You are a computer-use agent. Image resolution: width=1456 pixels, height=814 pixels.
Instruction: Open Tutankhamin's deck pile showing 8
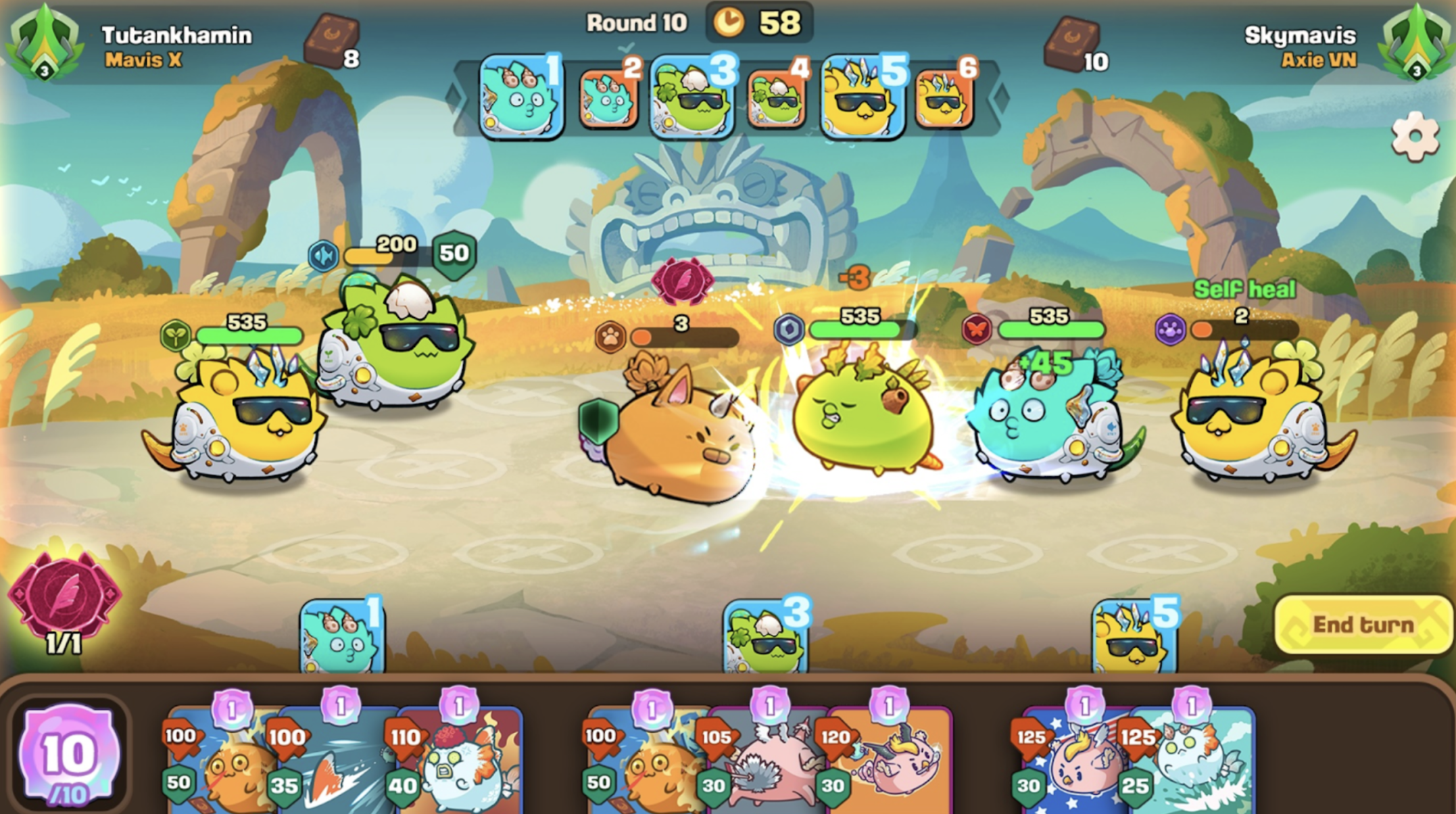click(x=331, y=41)
